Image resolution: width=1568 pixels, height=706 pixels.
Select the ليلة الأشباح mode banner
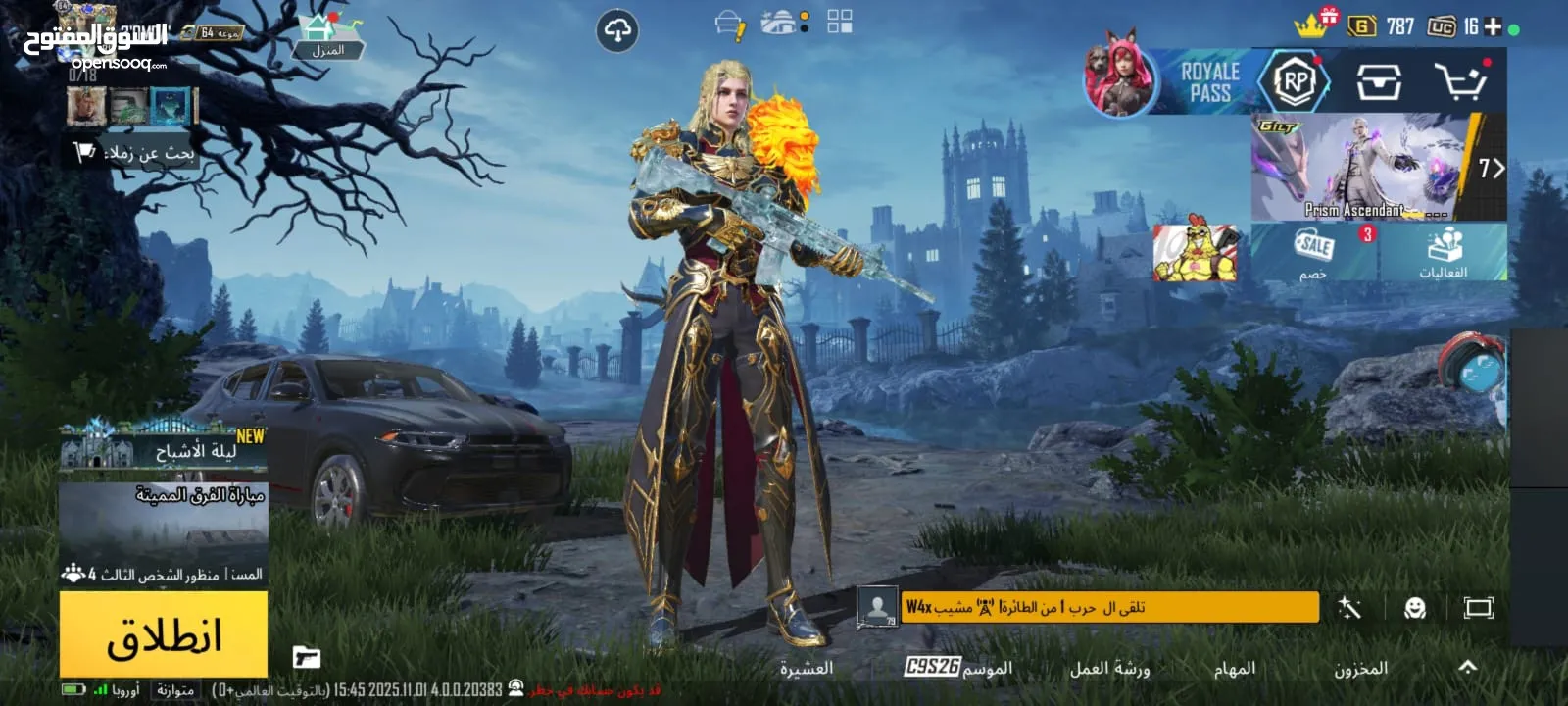coord(164,451)
